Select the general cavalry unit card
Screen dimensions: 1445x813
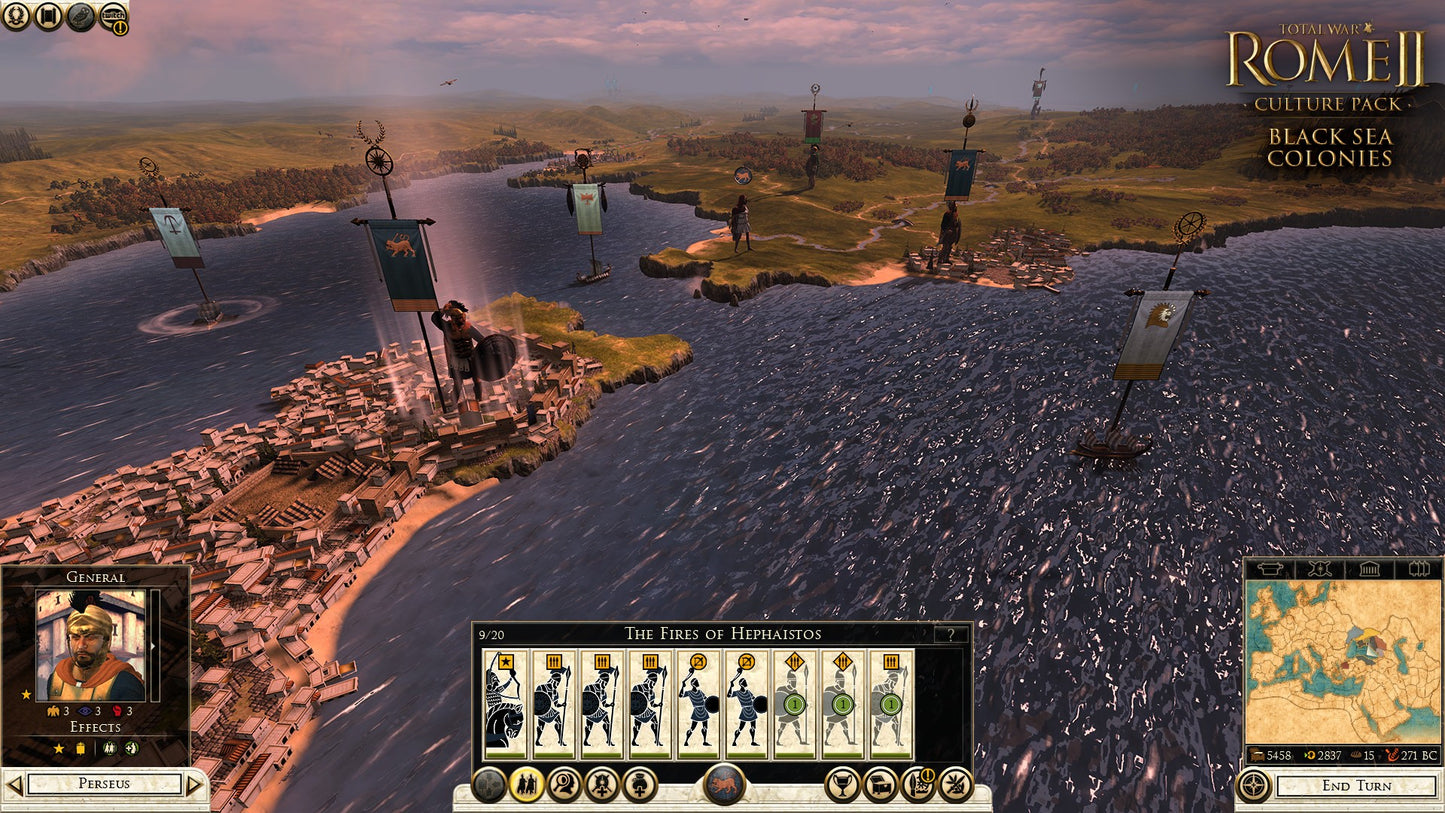(x=504, y=705)
